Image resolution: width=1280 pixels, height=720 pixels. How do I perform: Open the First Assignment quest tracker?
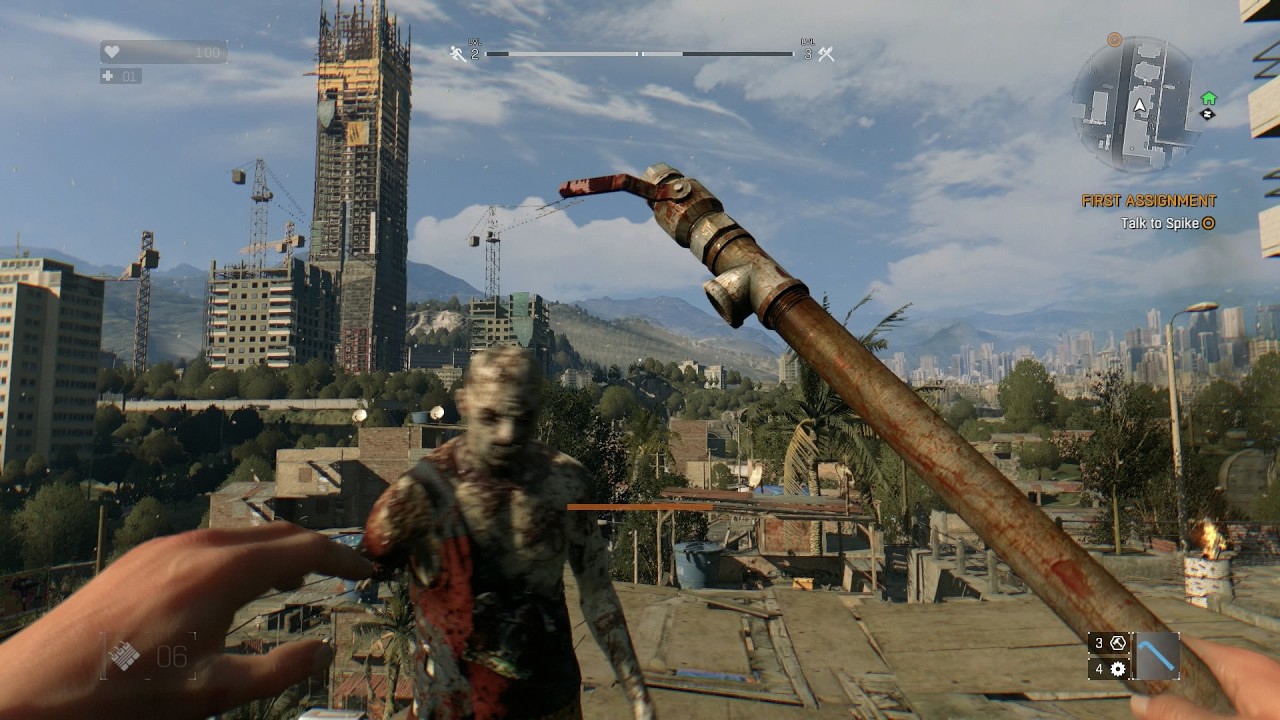tap(1149, 201)
